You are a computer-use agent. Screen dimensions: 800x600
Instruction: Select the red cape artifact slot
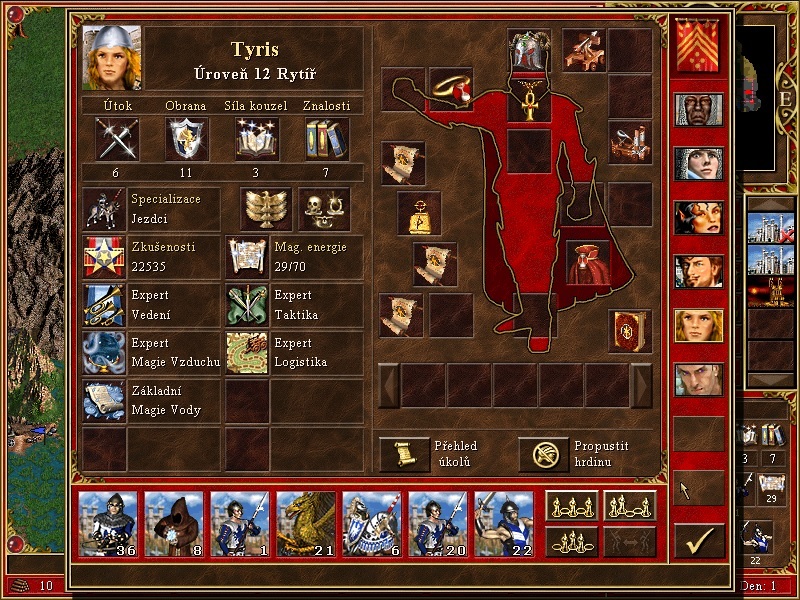point(588,261)
